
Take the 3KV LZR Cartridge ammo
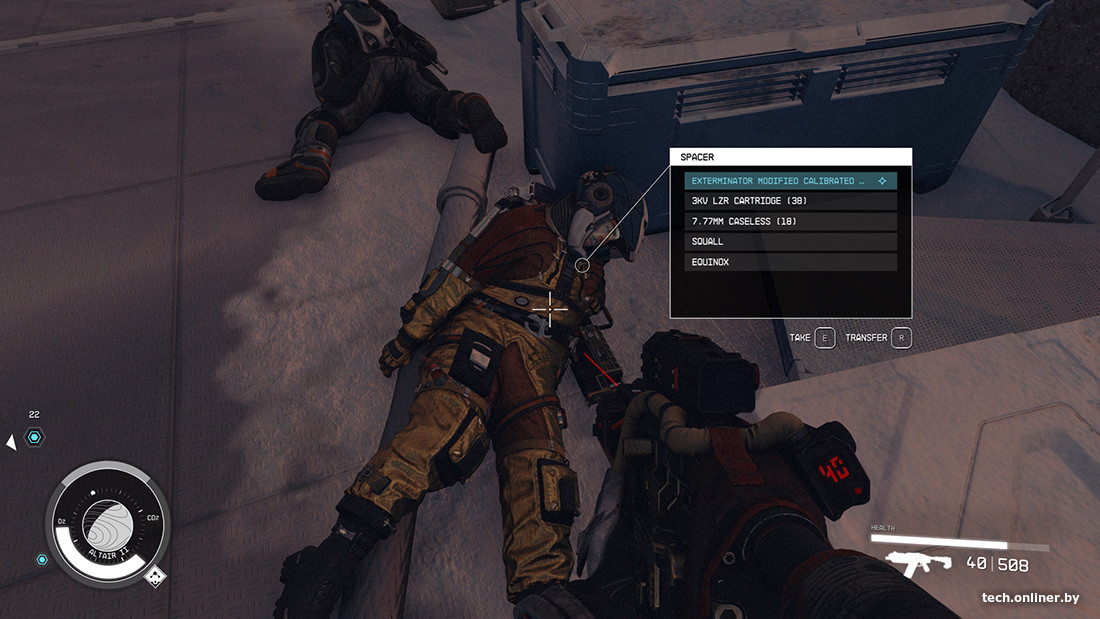click(x=790, y=201)
